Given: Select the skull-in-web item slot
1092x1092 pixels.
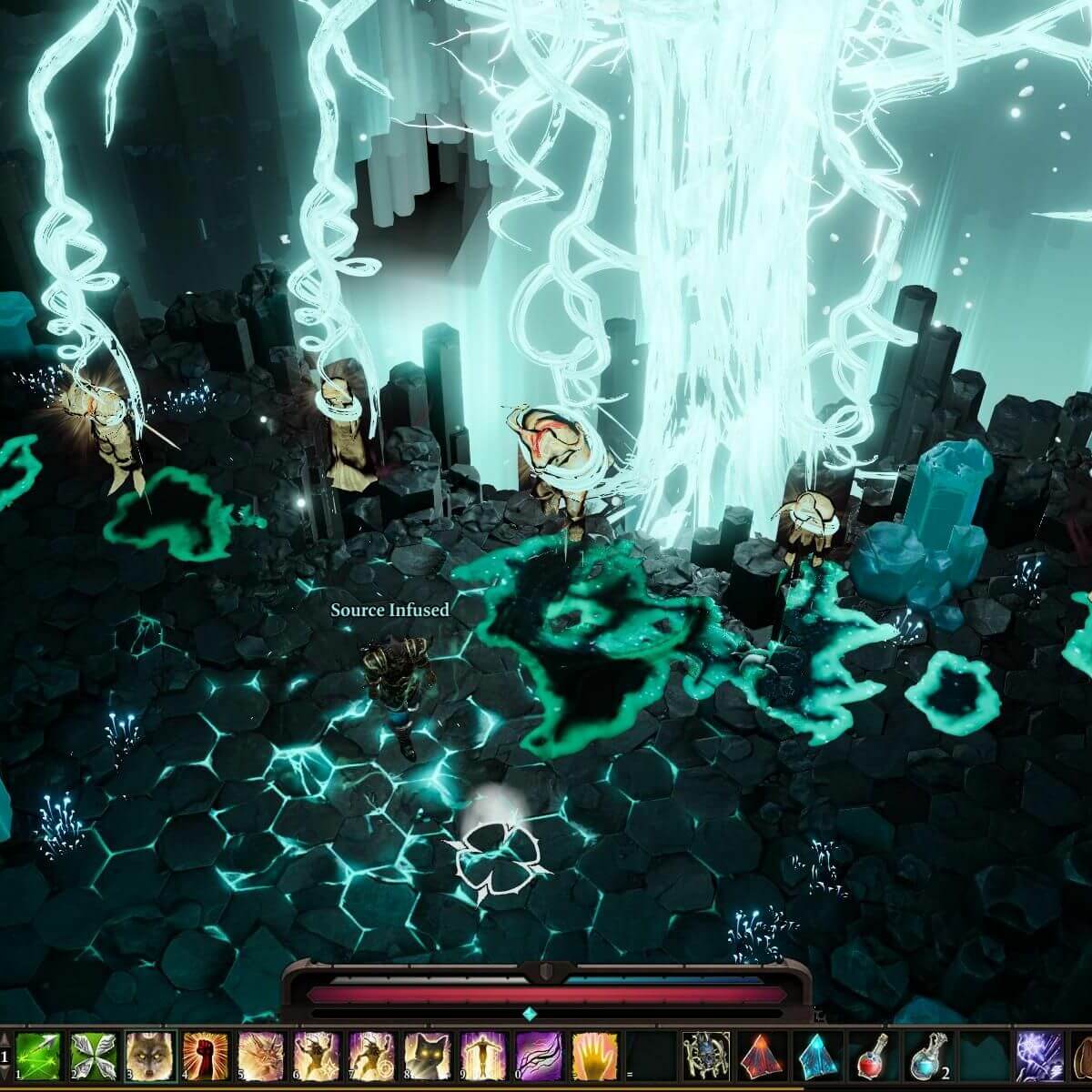Looking at the screenshot, I should (x=706, y=1056).
